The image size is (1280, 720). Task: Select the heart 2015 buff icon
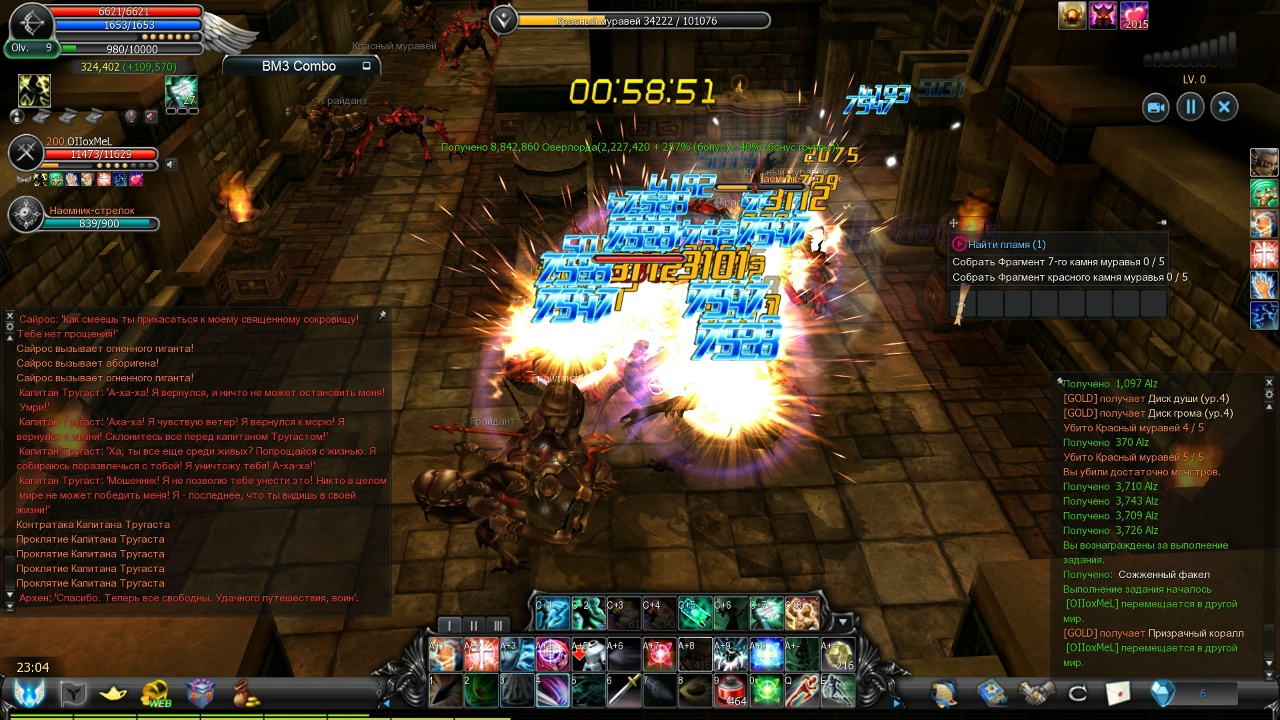[1134, 16]
